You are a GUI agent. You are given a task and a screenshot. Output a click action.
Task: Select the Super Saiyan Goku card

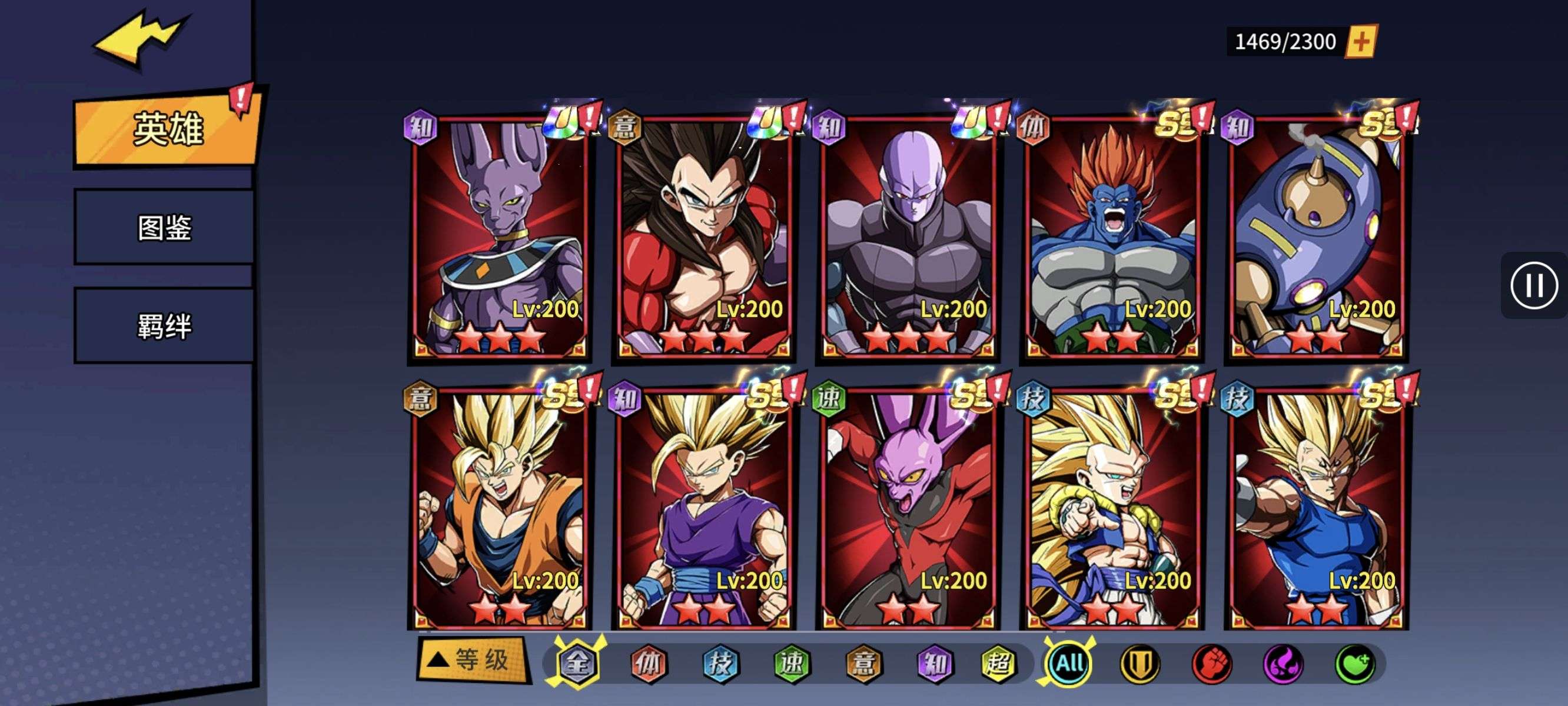pyautogui.click(x=499, y=508)
